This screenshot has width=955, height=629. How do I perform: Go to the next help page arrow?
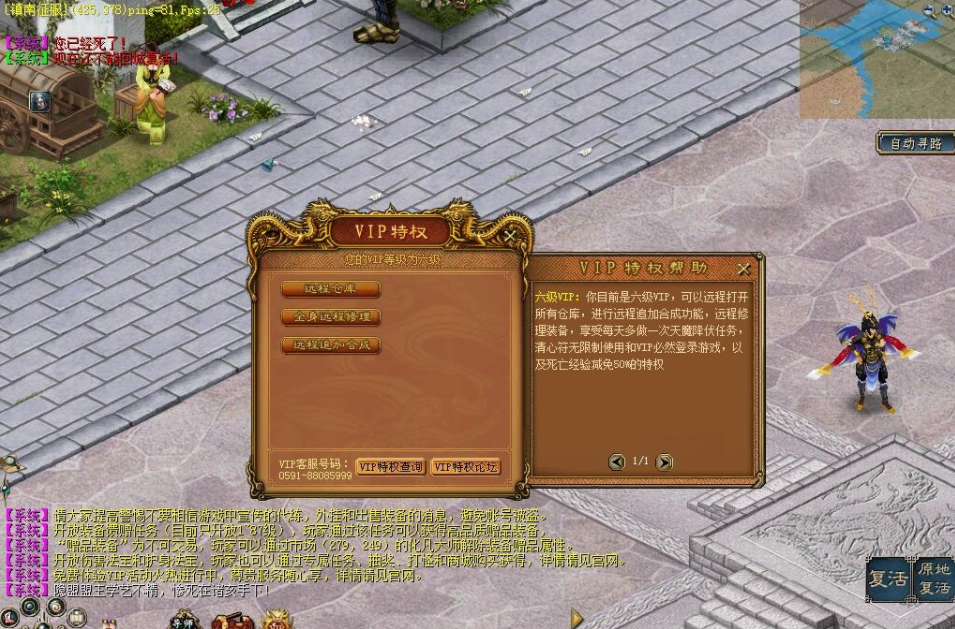pyautogui.click(x=664, y=461)
